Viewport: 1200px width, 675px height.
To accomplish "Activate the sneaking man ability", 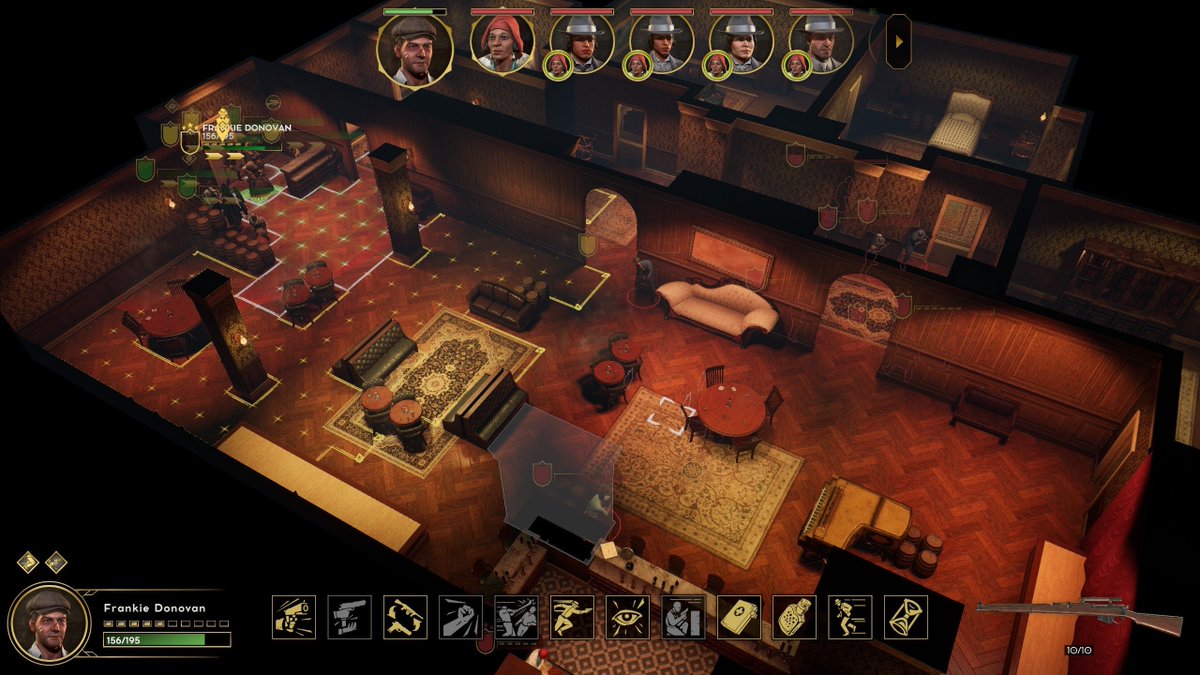I will (x=850, y=617).
